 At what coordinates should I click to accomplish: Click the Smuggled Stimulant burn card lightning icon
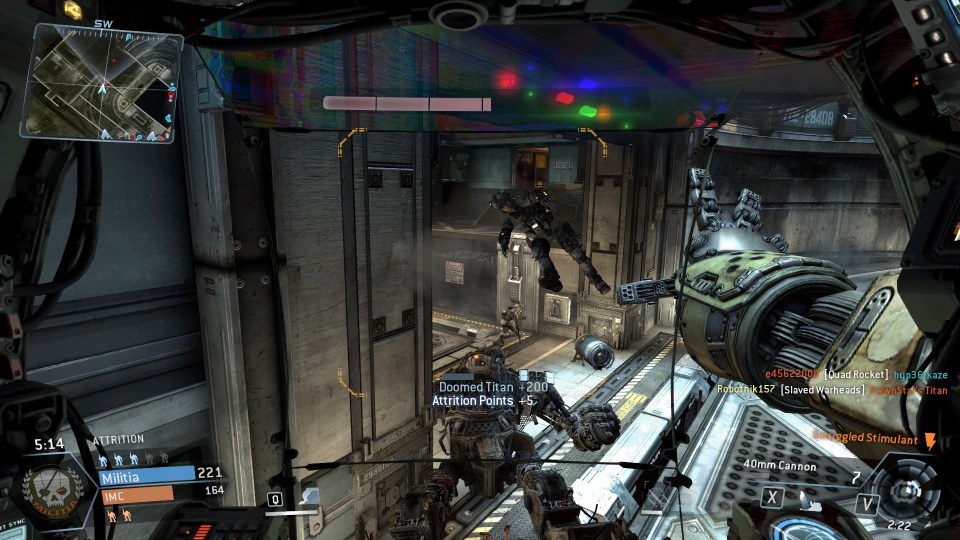(930, 440)
